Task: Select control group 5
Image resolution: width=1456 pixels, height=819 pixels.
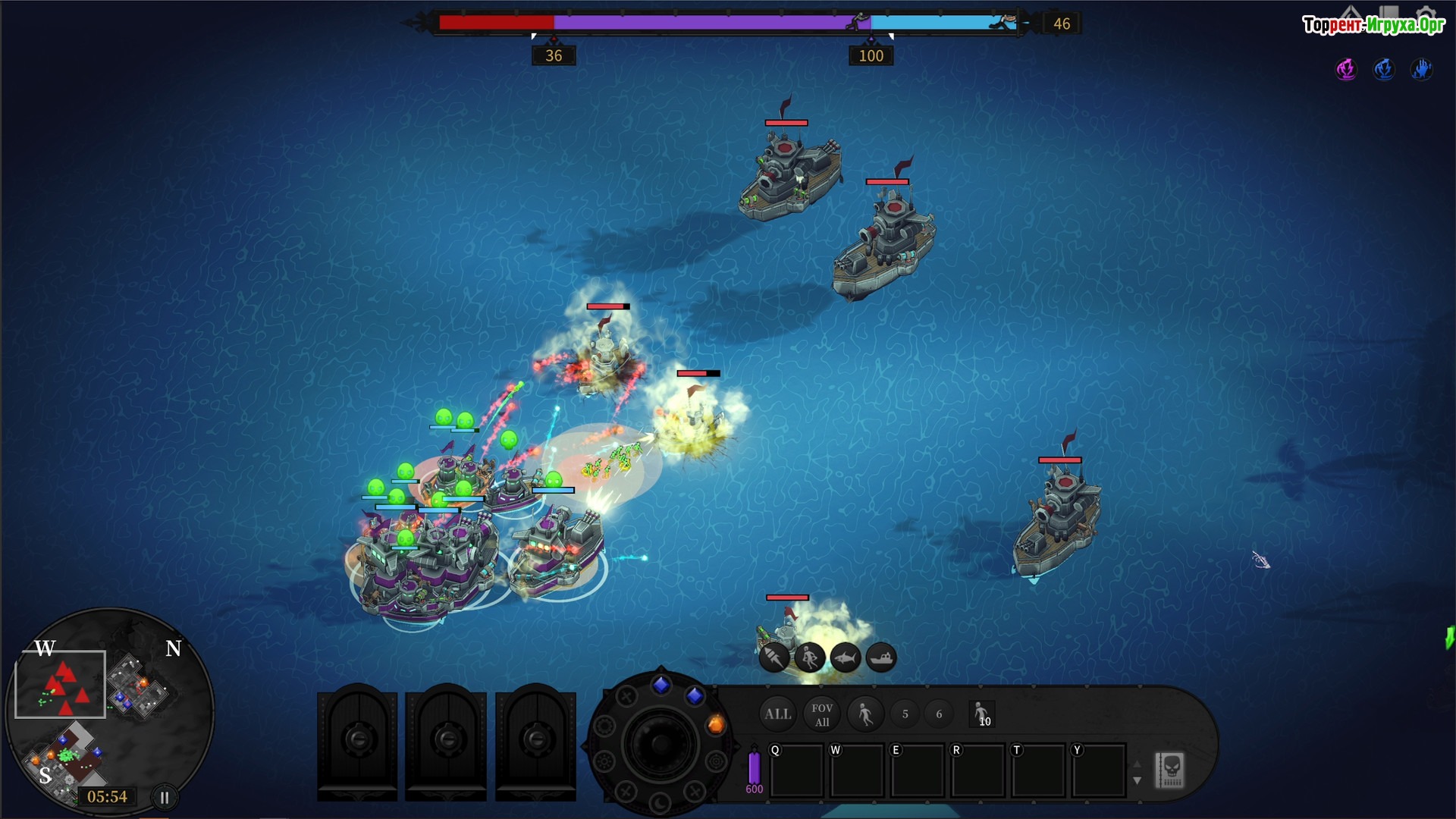Action: (x=905, y=714)
